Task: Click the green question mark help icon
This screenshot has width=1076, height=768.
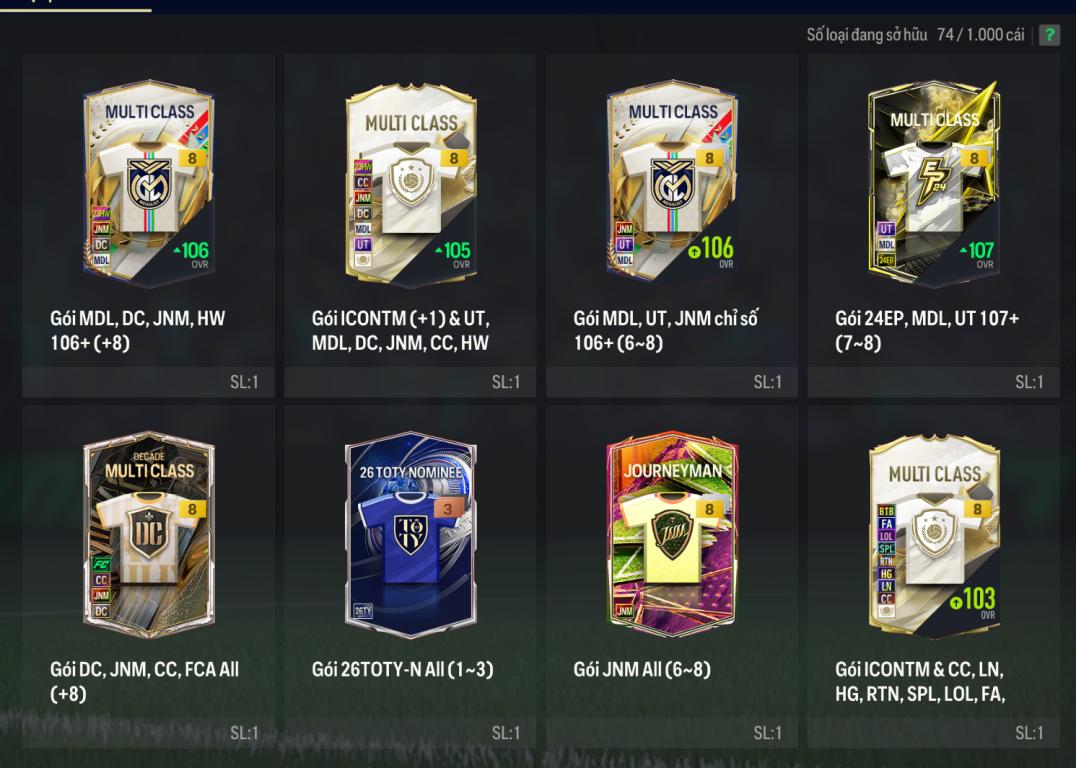Action: [1049, 36]
